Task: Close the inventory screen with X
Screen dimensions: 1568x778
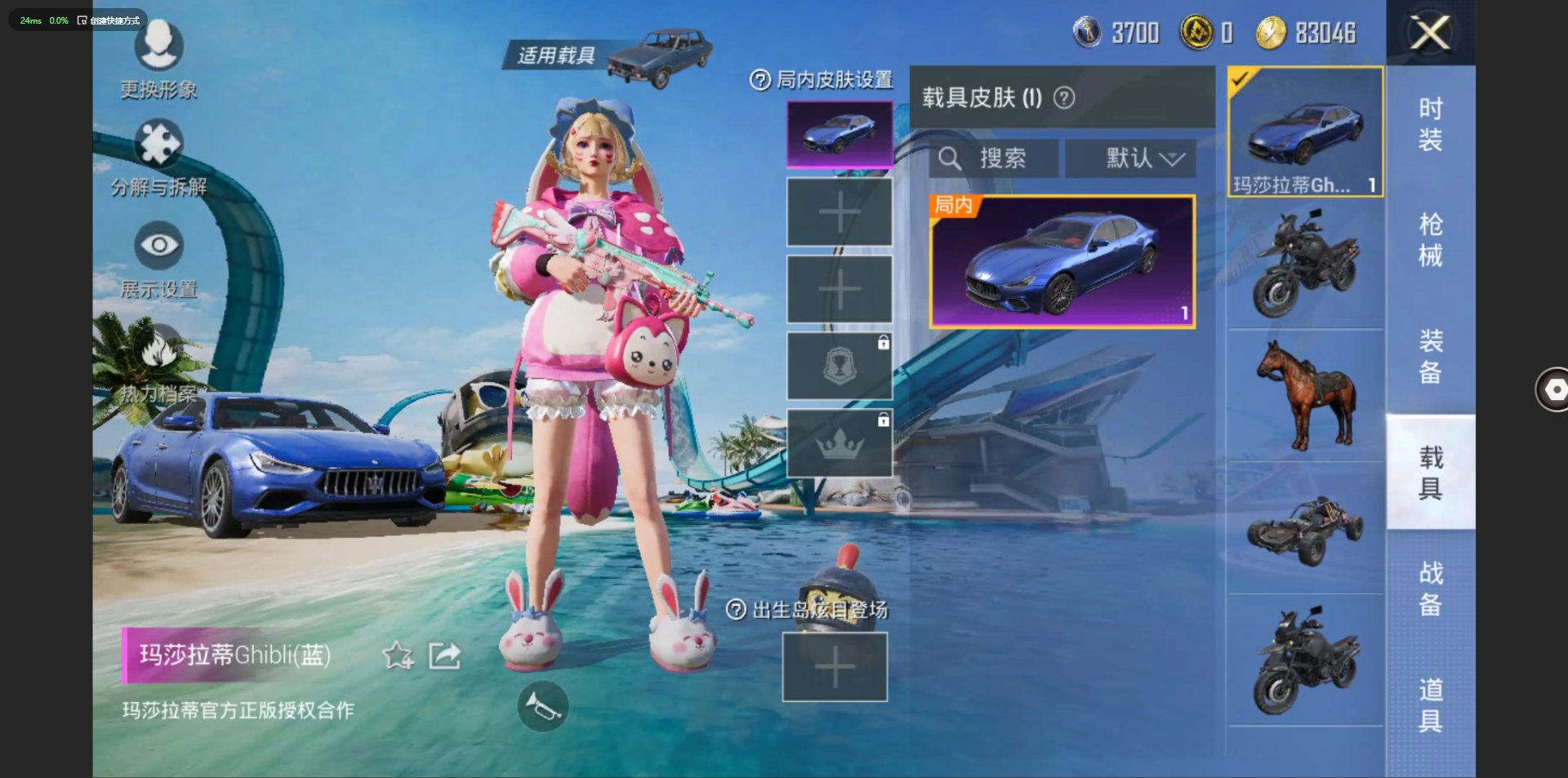Action: pos(1430,33)
